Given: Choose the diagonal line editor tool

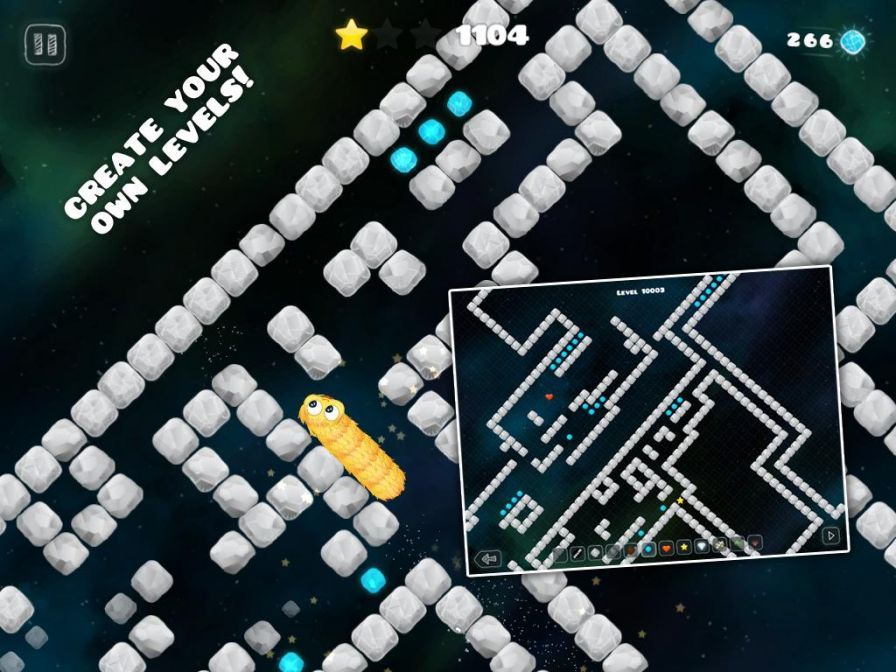Looking at the screenshot, I should [577, 553].
